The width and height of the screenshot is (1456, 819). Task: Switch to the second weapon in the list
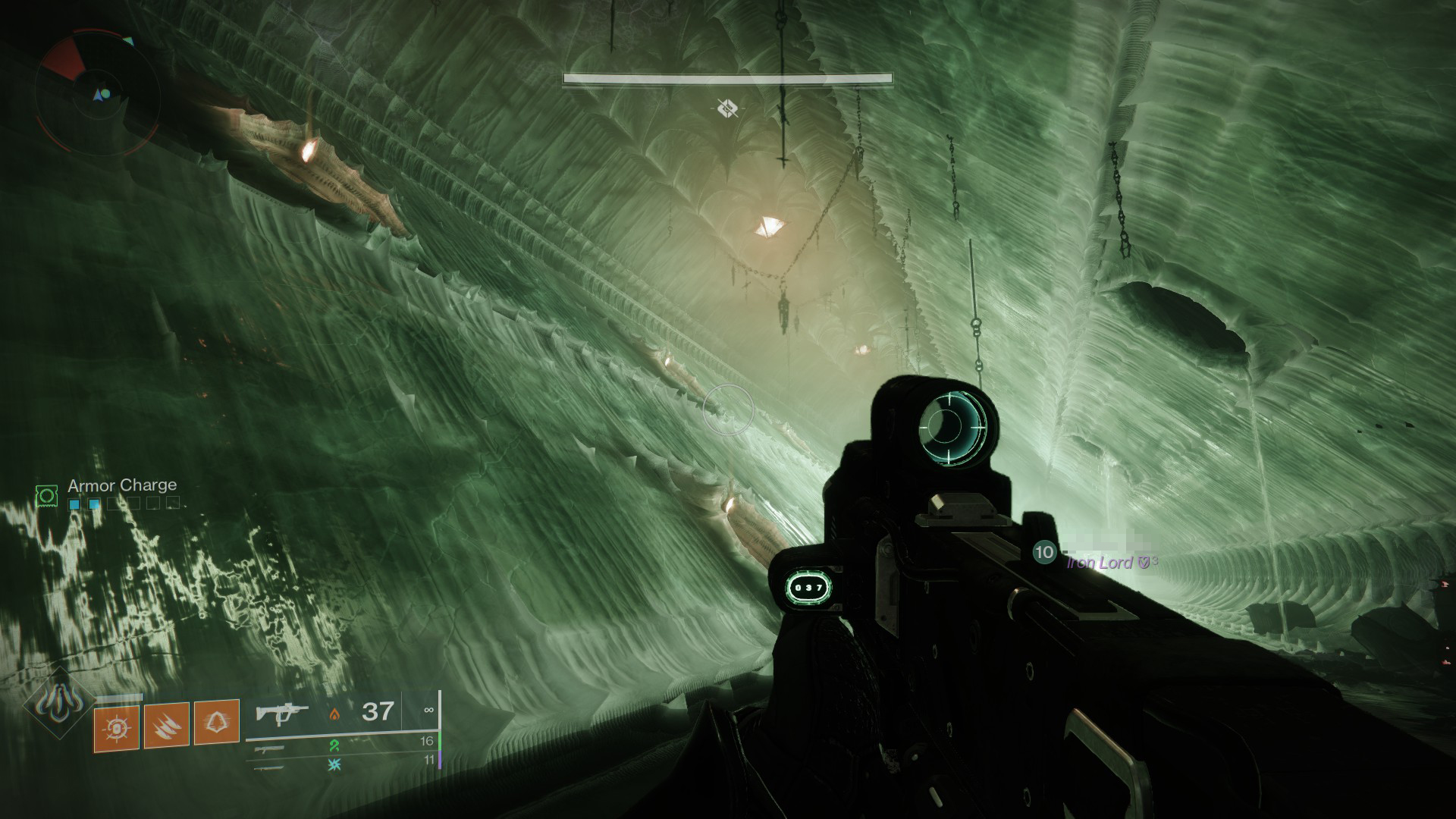[x=271, y=748]
